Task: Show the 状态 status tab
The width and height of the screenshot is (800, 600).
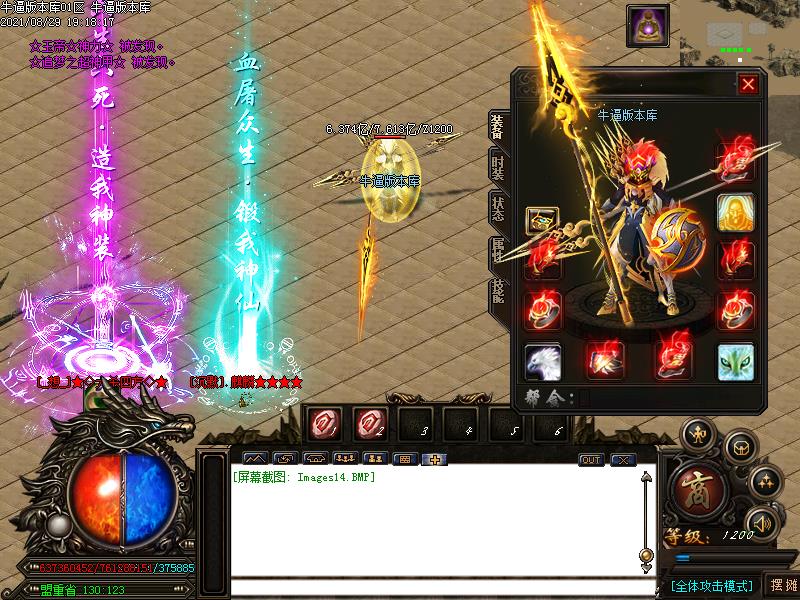Action: pyautogui.click(x=497, y=209)
